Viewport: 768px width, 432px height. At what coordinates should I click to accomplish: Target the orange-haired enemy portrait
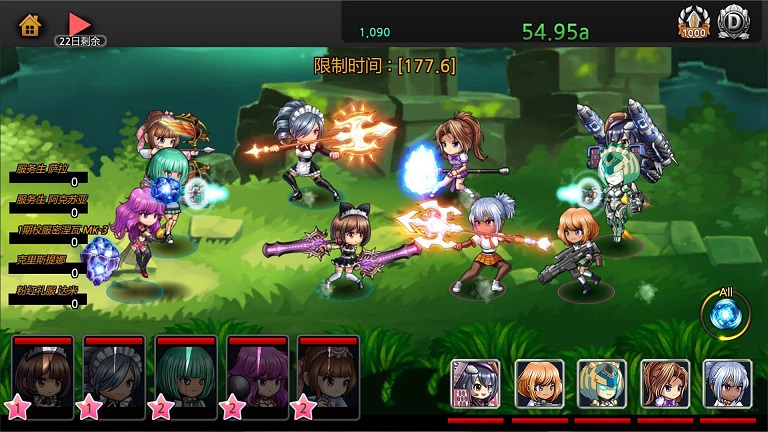(539, 384)
